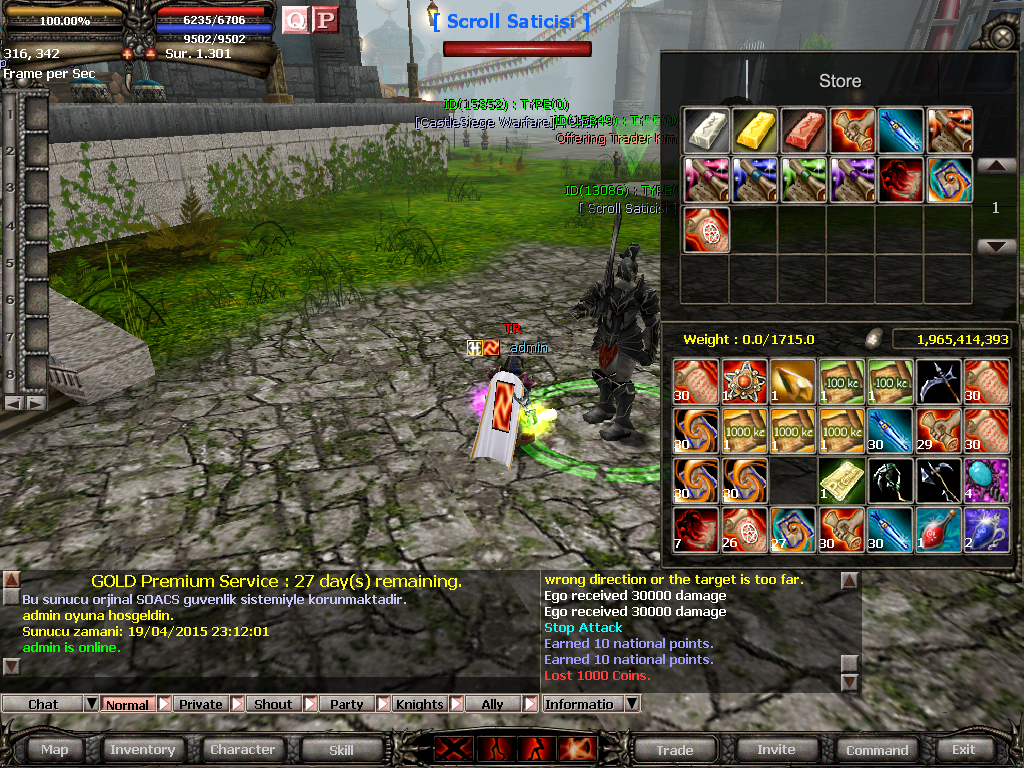
Task: Open the Inventory window
Action: click(x=142, y=749)
